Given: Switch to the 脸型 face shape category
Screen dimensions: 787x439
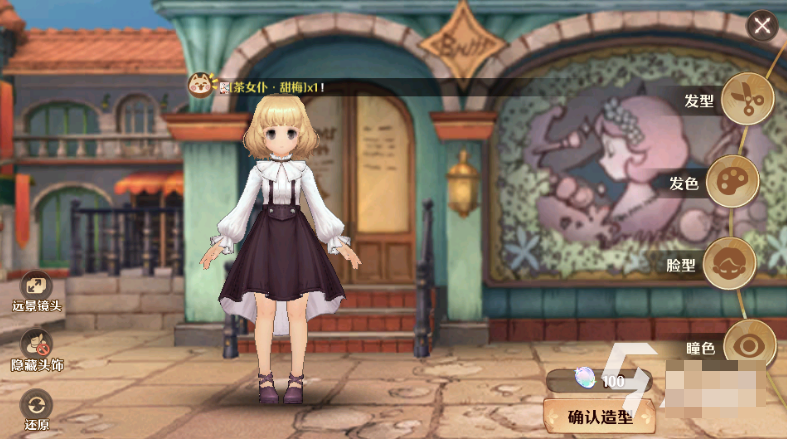Looking at the screenshot, I should click(730, 264).
